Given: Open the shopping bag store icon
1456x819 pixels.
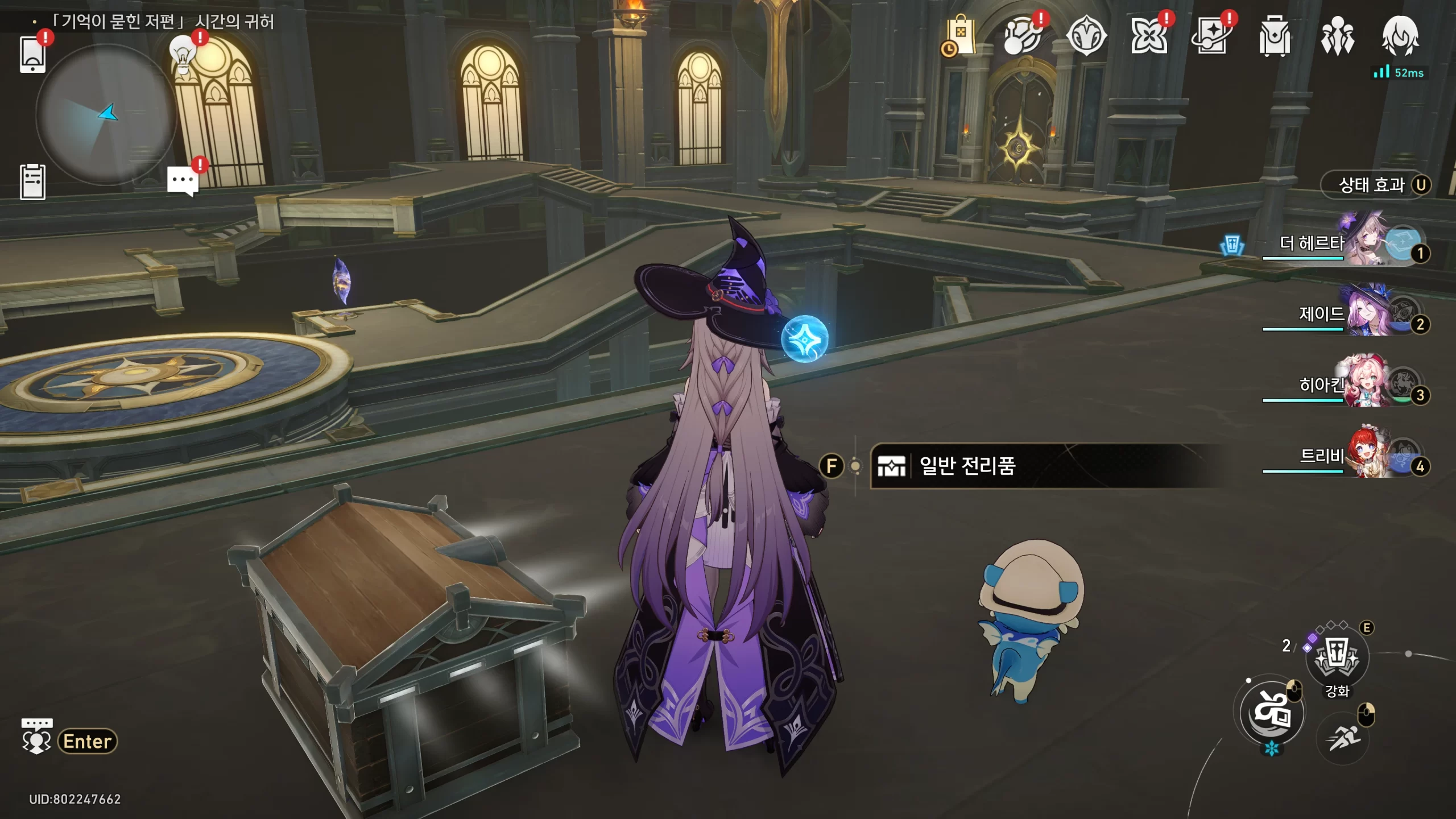Looking at the screenshot, I should point(961,36).
